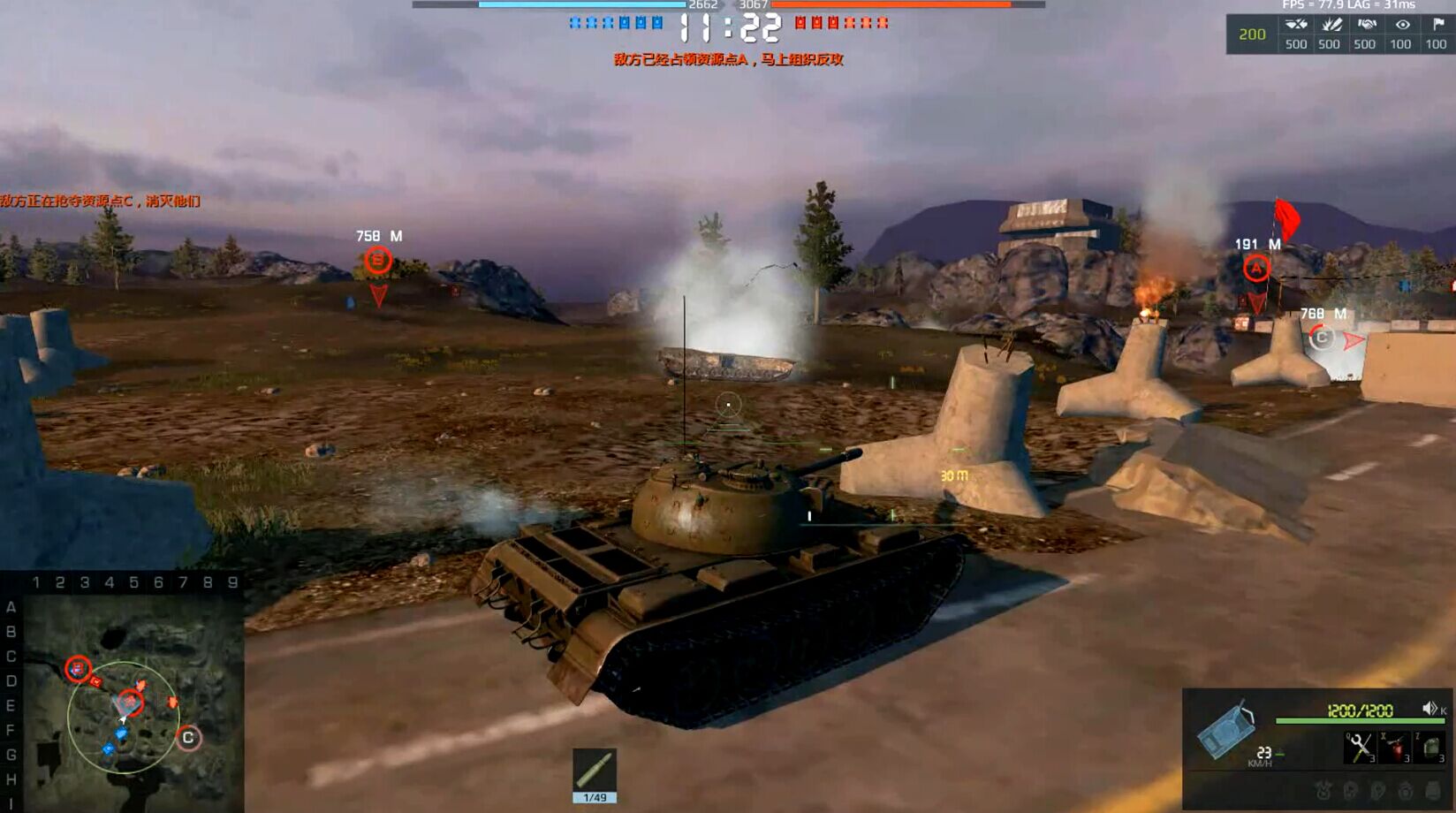Select the shell ammo slot
The image size is (1456, 813).
click(595, 771)
